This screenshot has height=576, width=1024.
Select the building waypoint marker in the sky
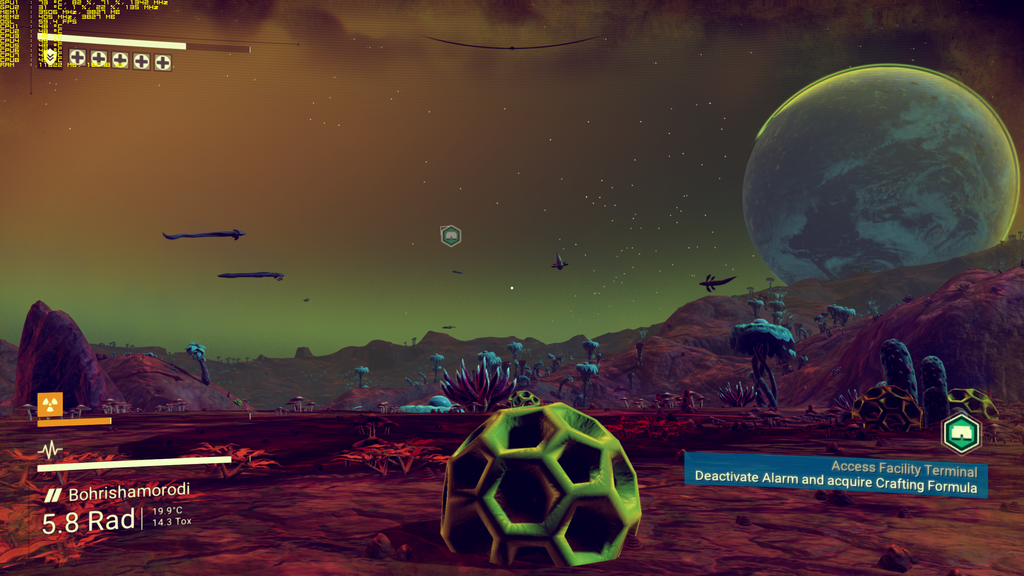pyautogui.click(x=450, y=236)
